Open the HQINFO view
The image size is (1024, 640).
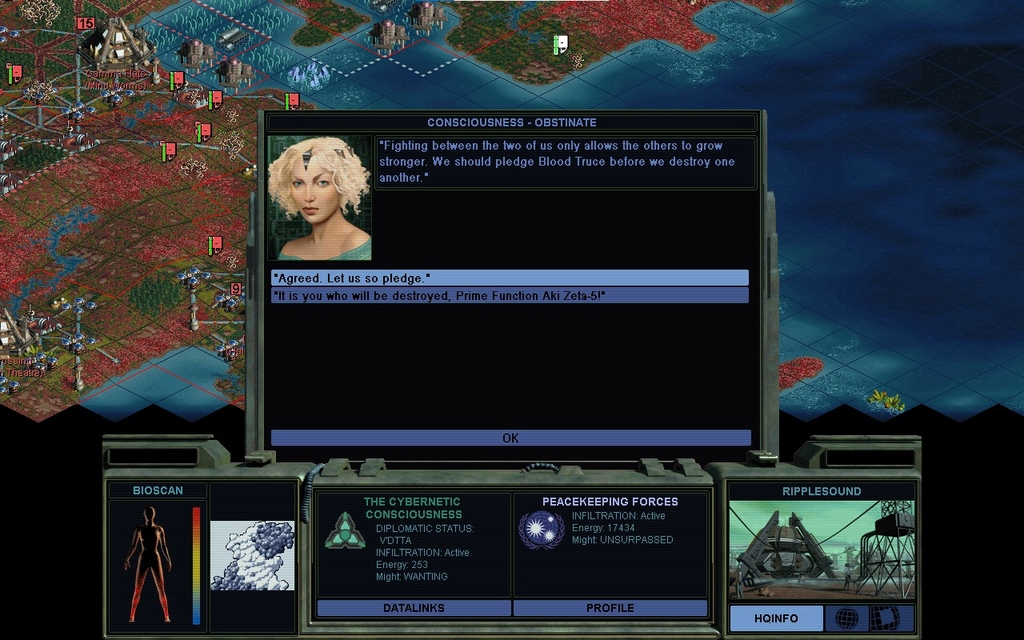tap(776, 618)
